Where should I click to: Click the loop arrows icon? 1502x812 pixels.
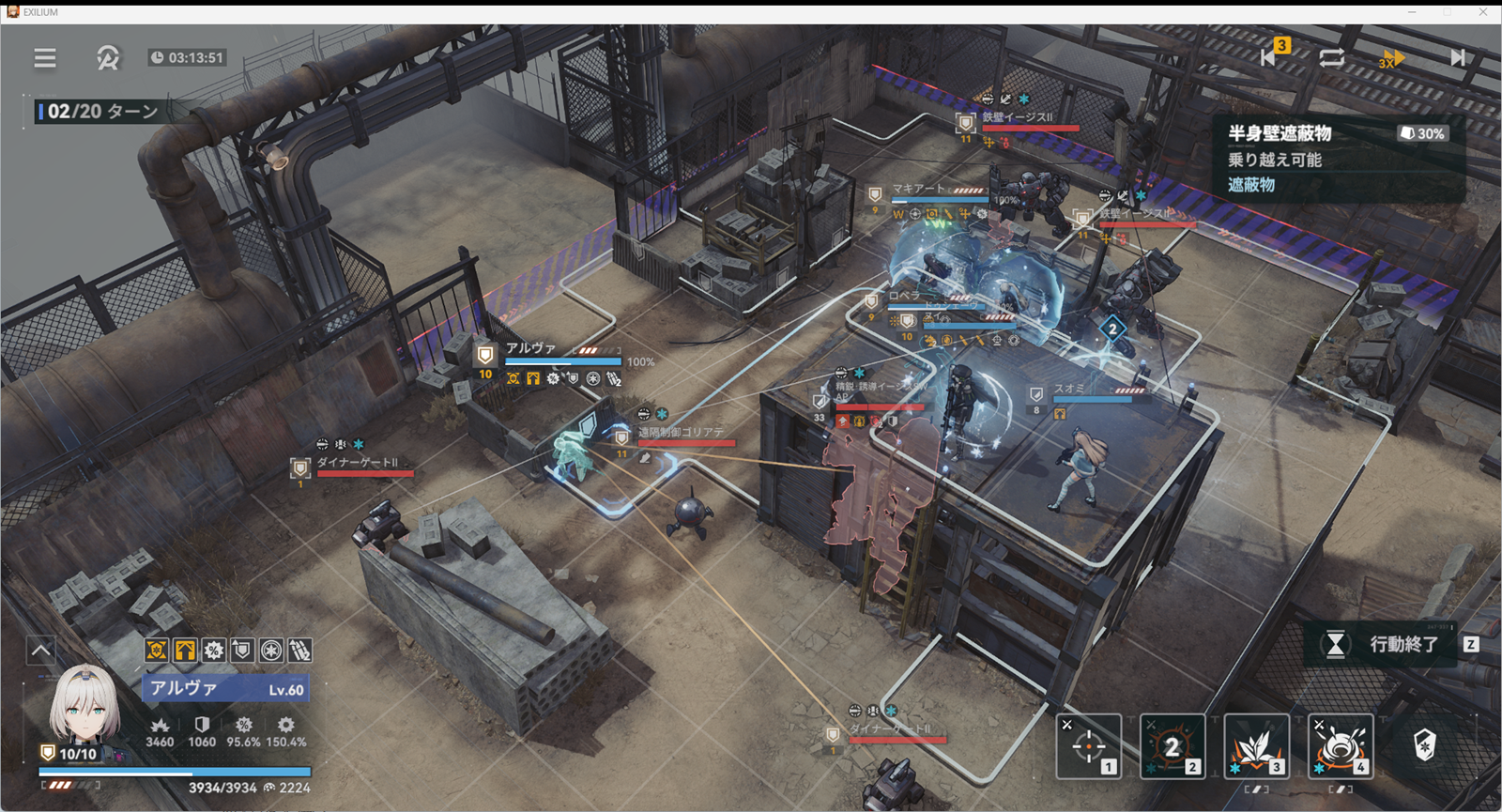(x=1331, y=57)
